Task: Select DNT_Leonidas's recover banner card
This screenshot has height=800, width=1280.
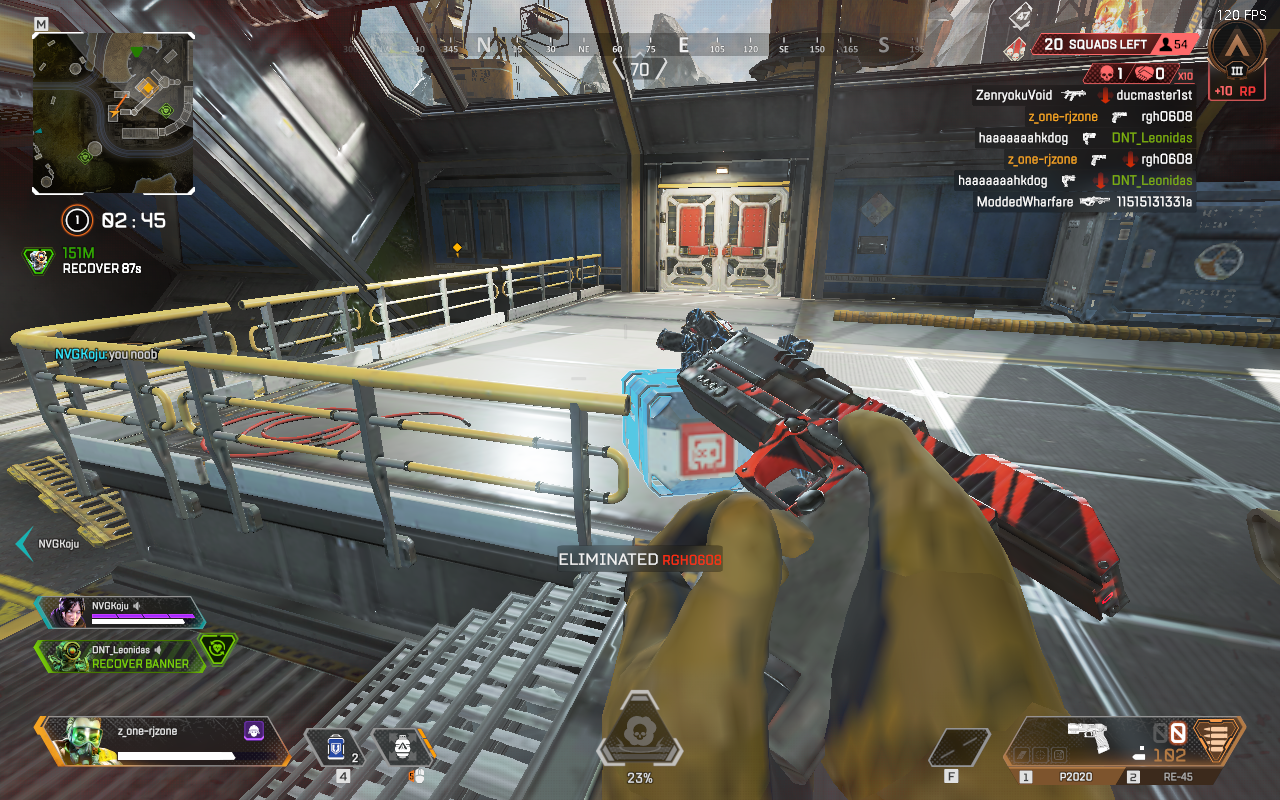Action: coord(125,656)
